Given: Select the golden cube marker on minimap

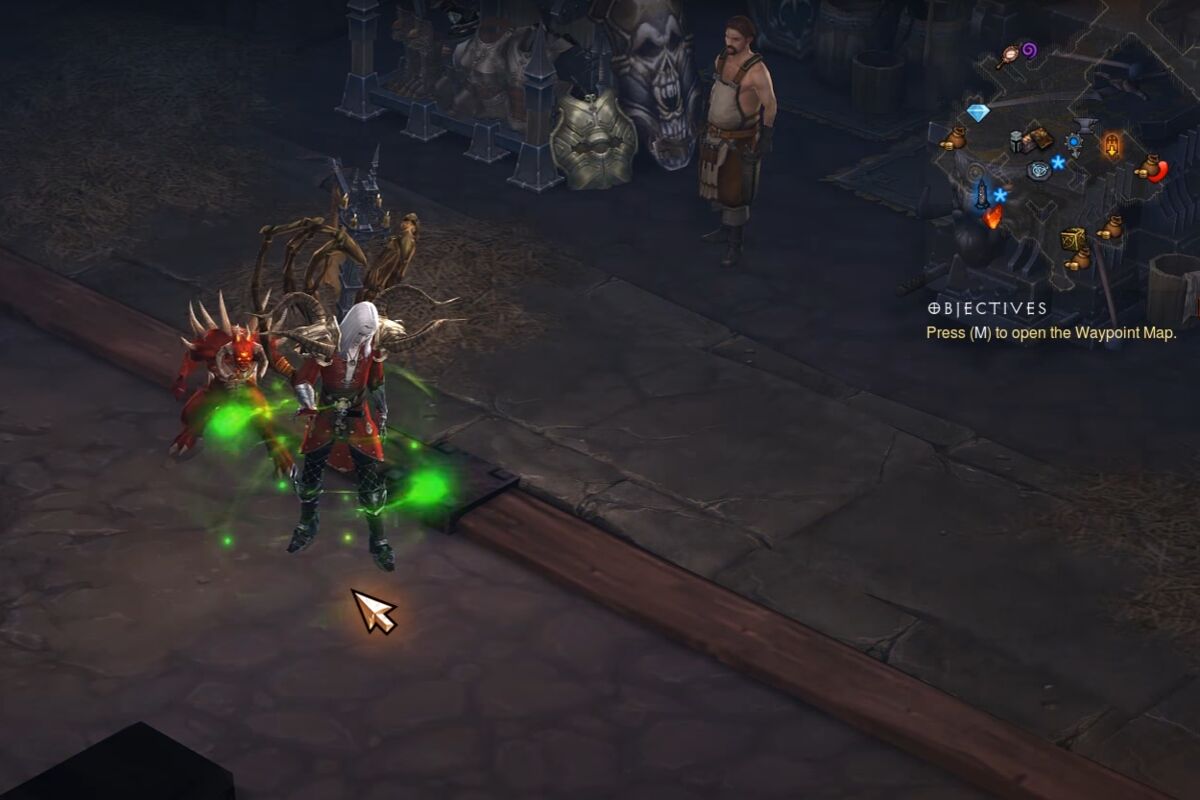Looking at the screenshot, I should pyautogui.click(x=1072, y=239).
